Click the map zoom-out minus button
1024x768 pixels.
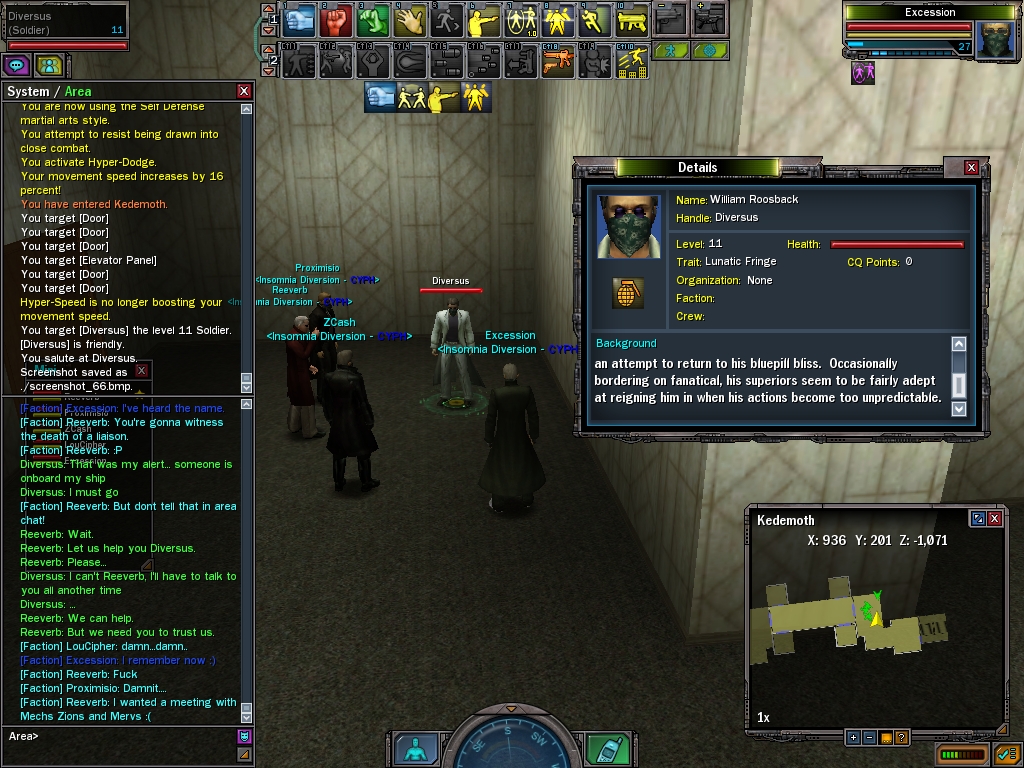click(x=869, y=737)
